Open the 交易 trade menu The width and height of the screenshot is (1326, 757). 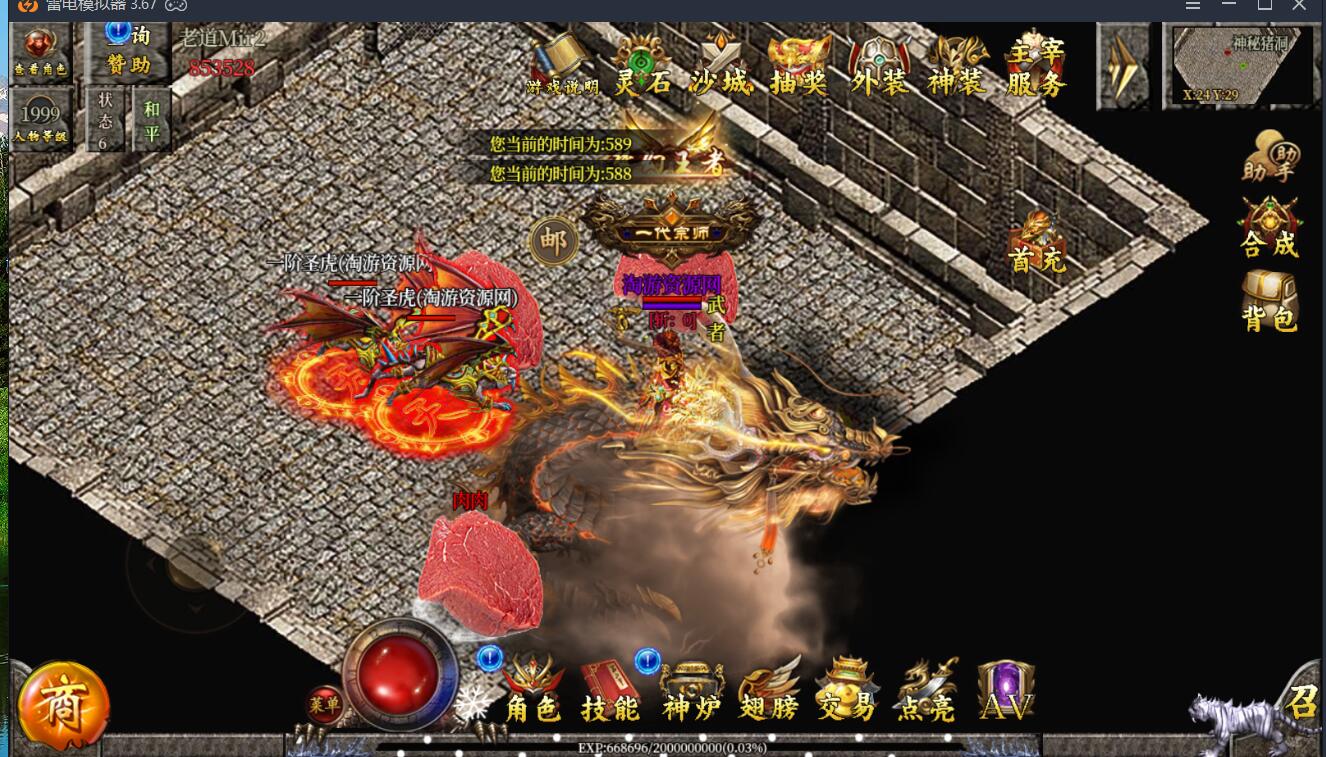pyautogui.click(x=846, y=692)
